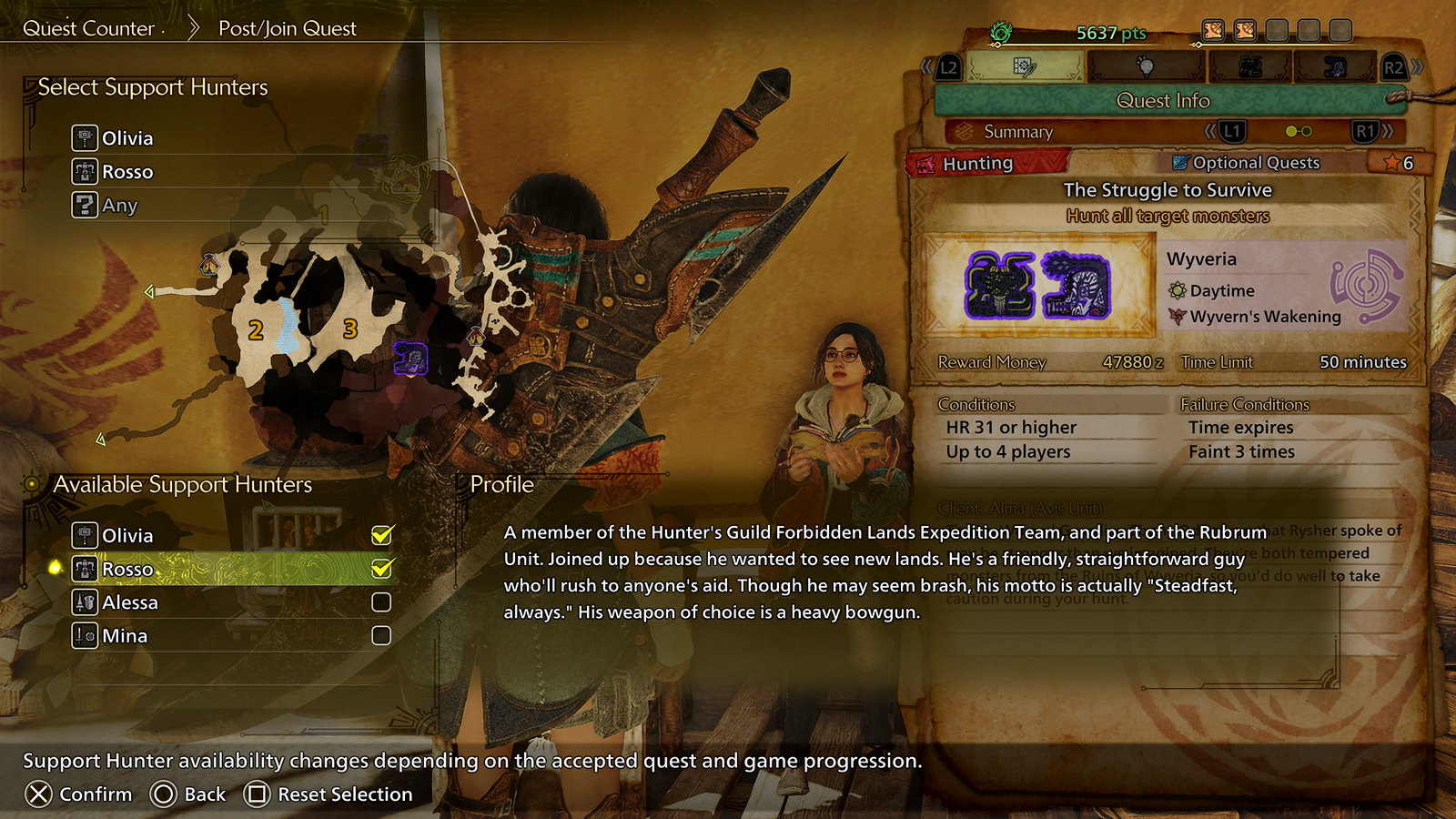Viewport: 1456px width, 819px height.
Task: Go back to the previous menu
Action: click(188, 794)
